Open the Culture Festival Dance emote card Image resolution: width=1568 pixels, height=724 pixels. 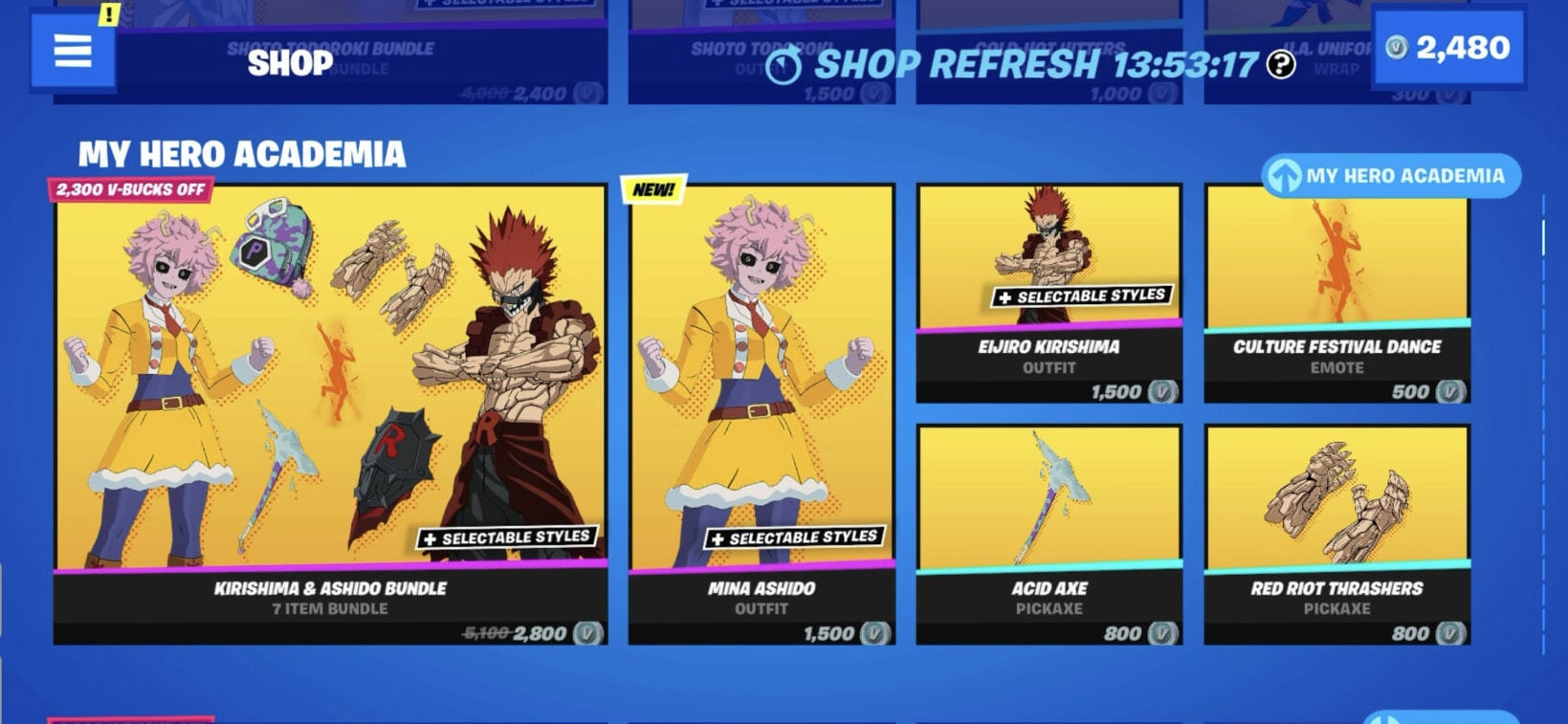[x=1336, y=287]
